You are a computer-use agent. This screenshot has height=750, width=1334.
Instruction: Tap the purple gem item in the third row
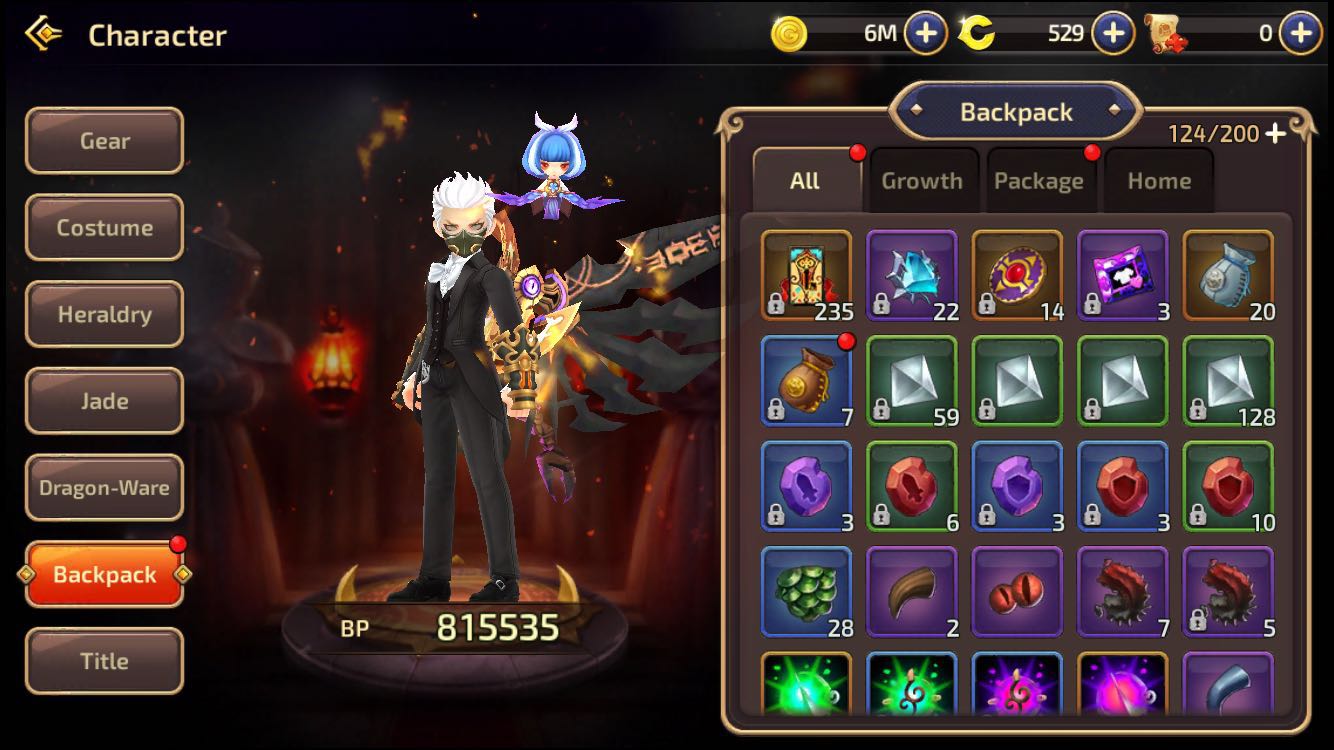coord(805,487)
